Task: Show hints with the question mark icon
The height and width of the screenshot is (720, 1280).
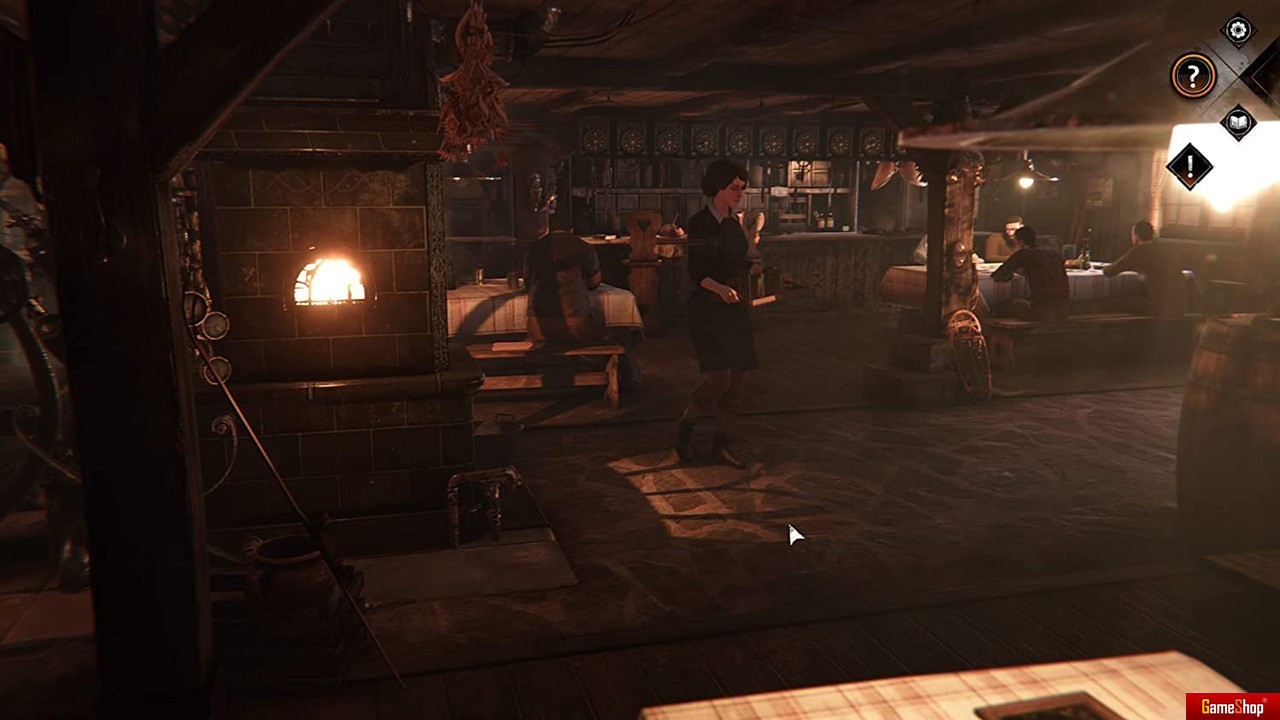Action: (x=1193, y=76)
